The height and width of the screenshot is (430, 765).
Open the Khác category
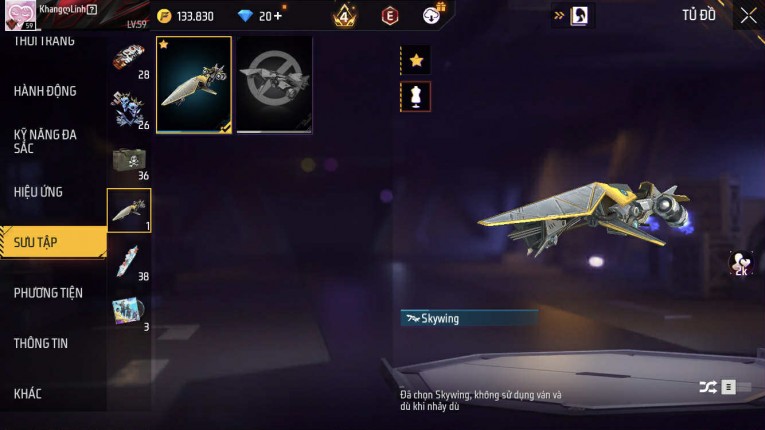28,393
